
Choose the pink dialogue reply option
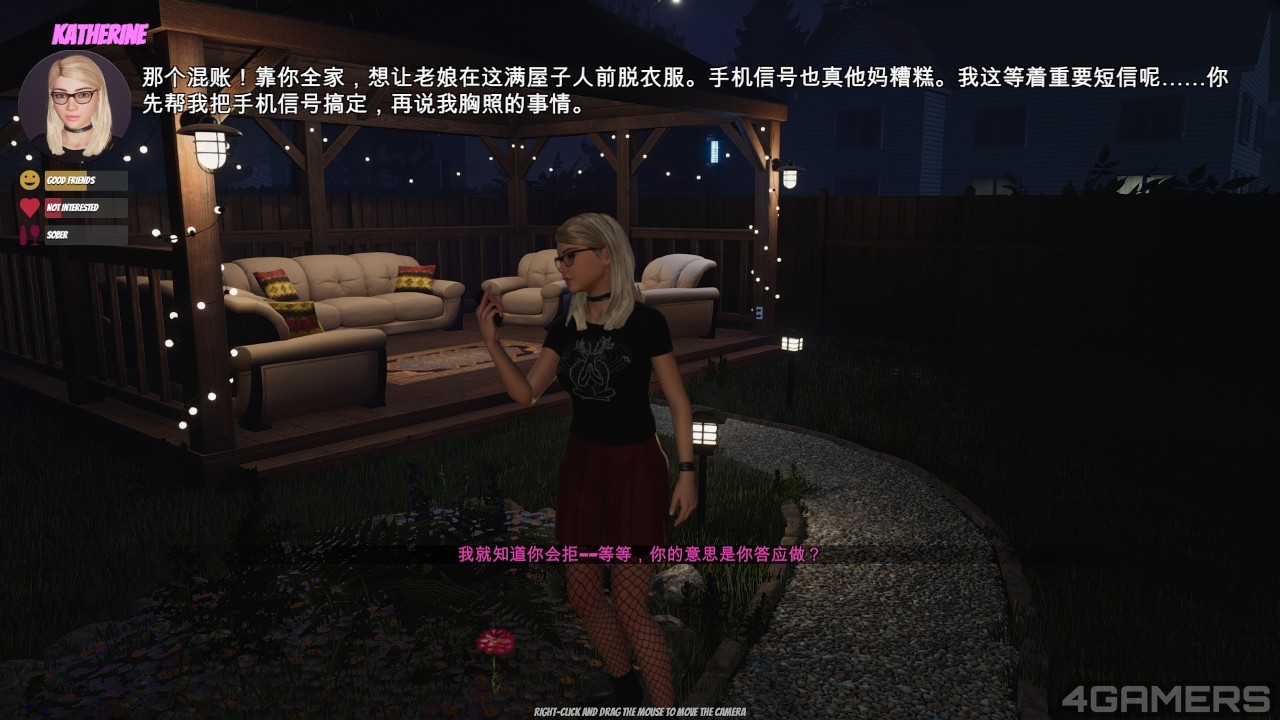click(639, 554)
